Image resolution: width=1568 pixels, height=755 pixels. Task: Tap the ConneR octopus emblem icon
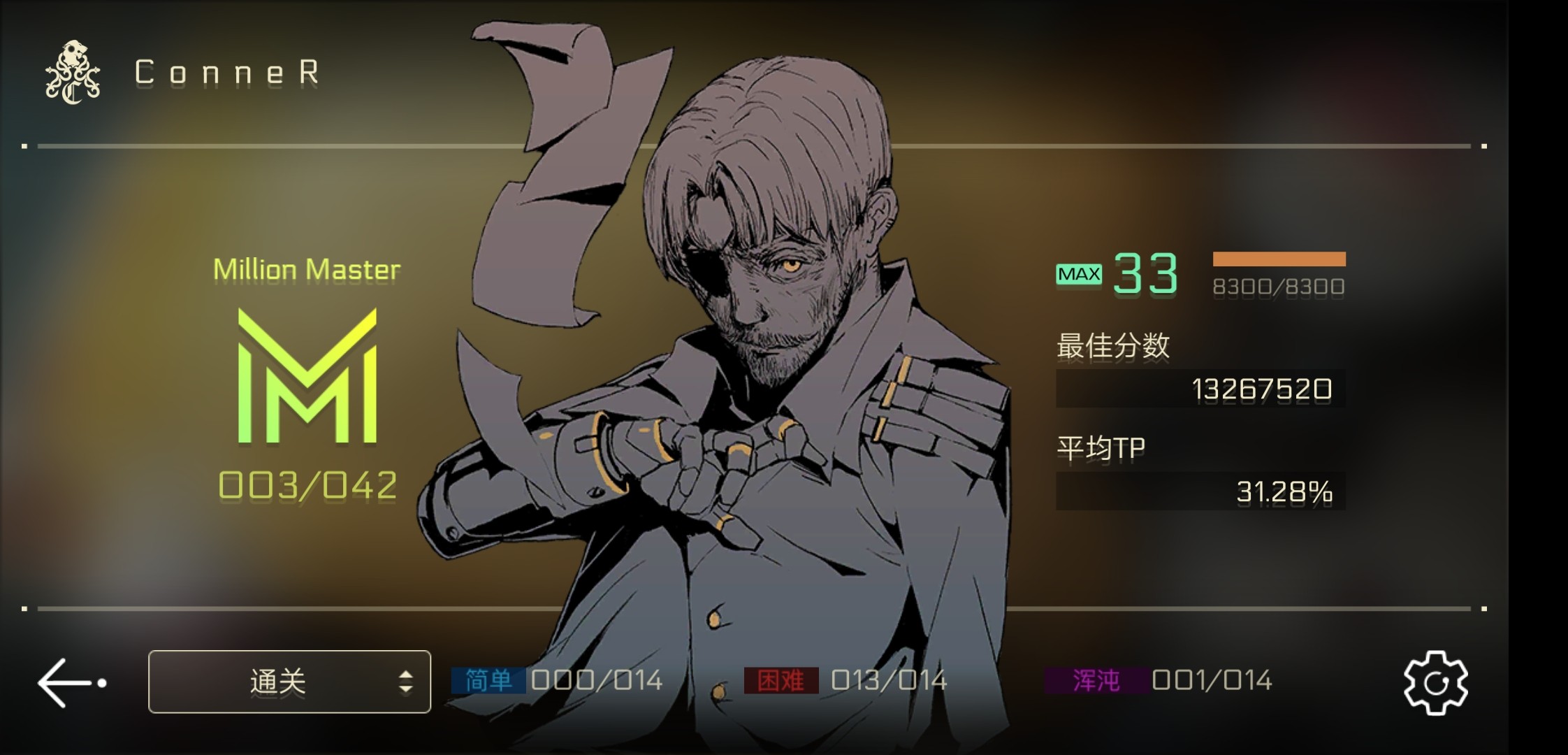point(73,73)
